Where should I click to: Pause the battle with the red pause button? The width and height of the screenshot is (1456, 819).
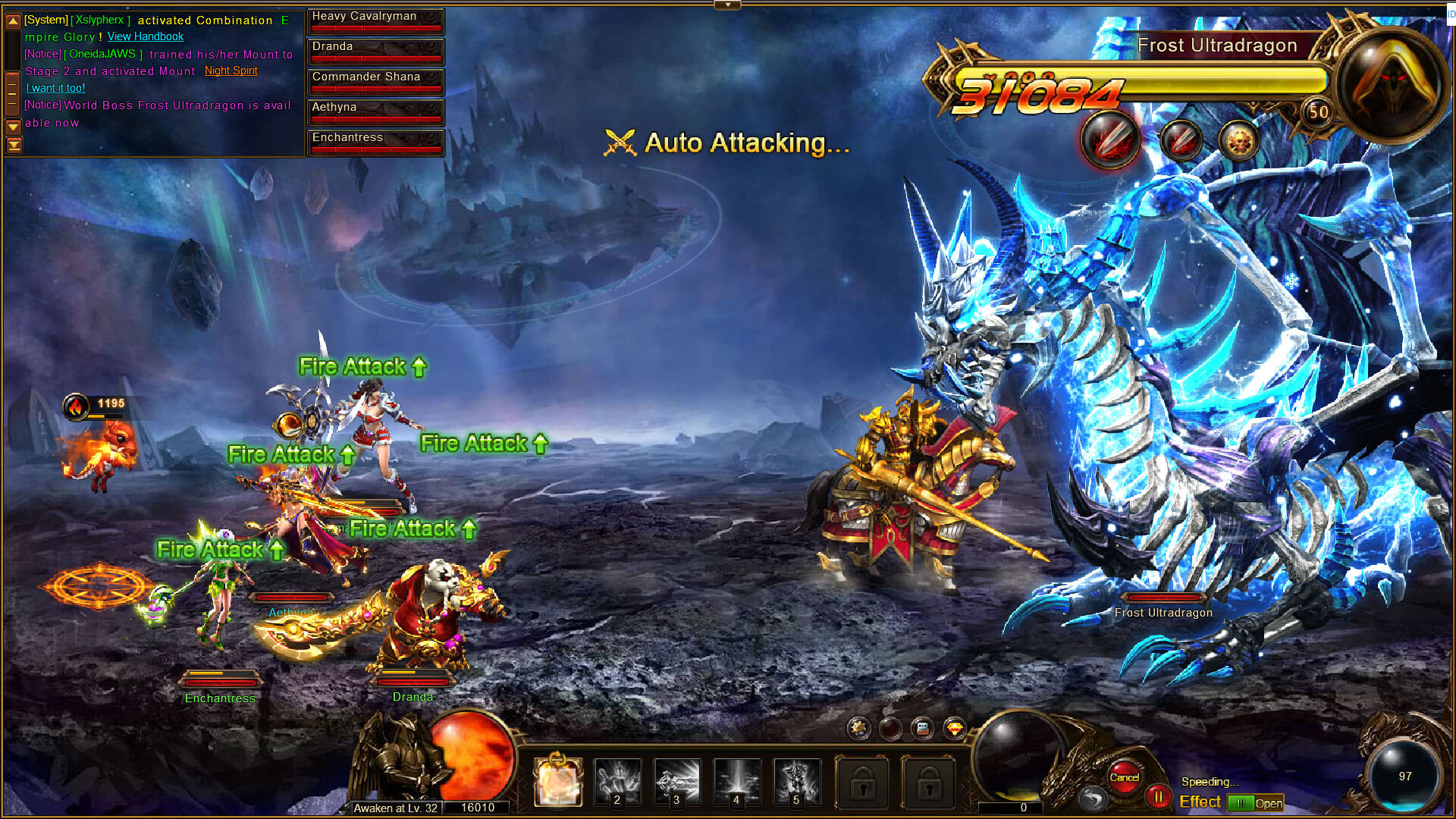1158,797
